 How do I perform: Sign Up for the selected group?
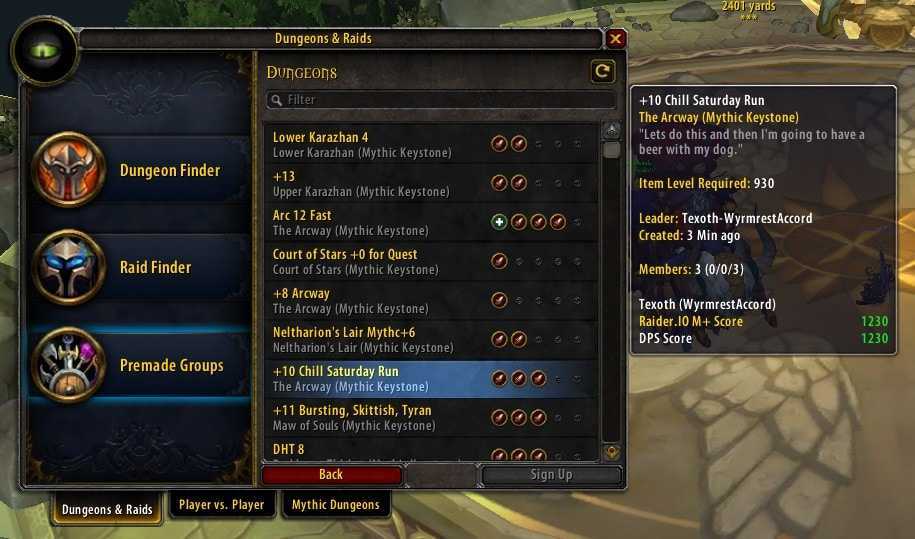pyautogui.click(x=551, y=475)
